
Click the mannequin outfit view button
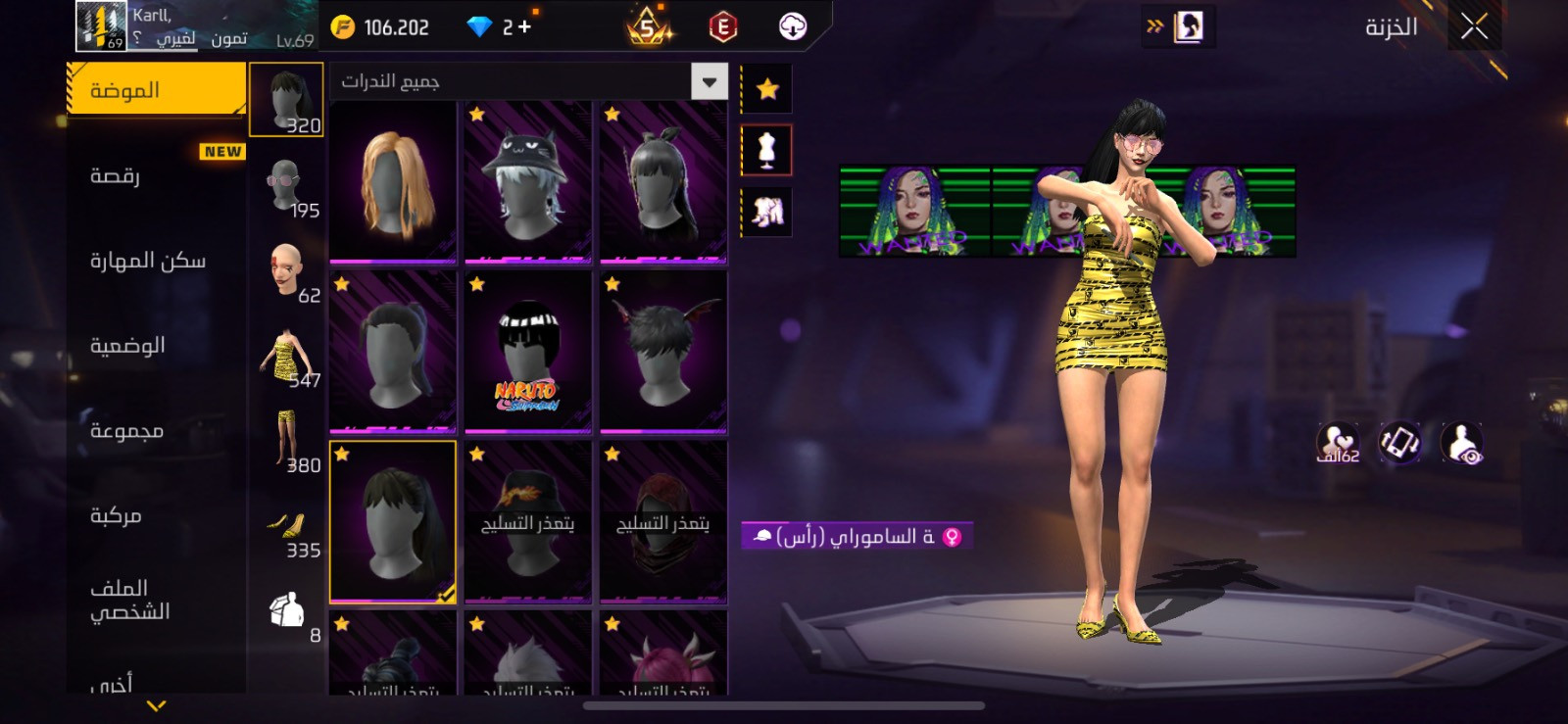[x=767, y=151]
